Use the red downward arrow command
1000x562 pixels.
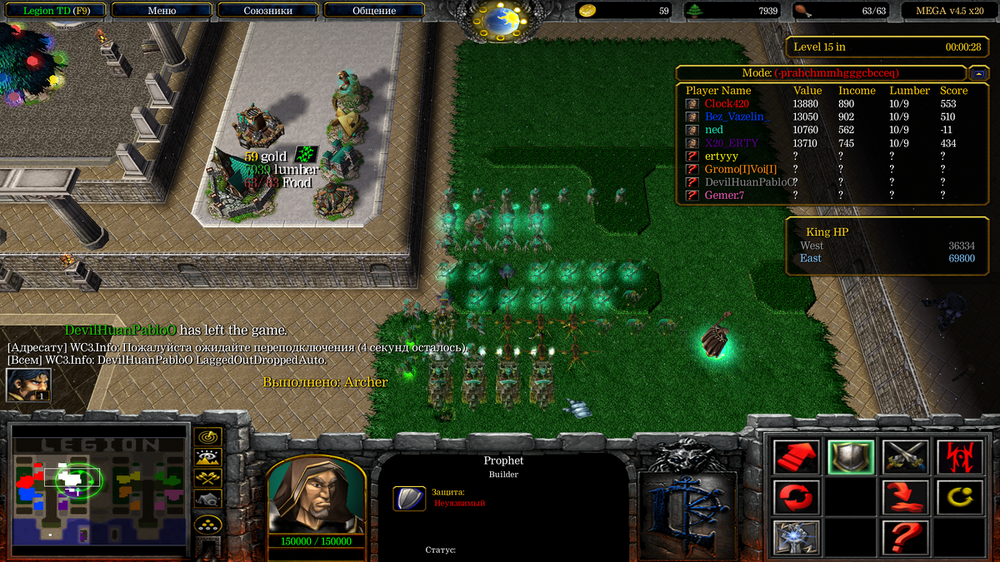click(905, 496)
